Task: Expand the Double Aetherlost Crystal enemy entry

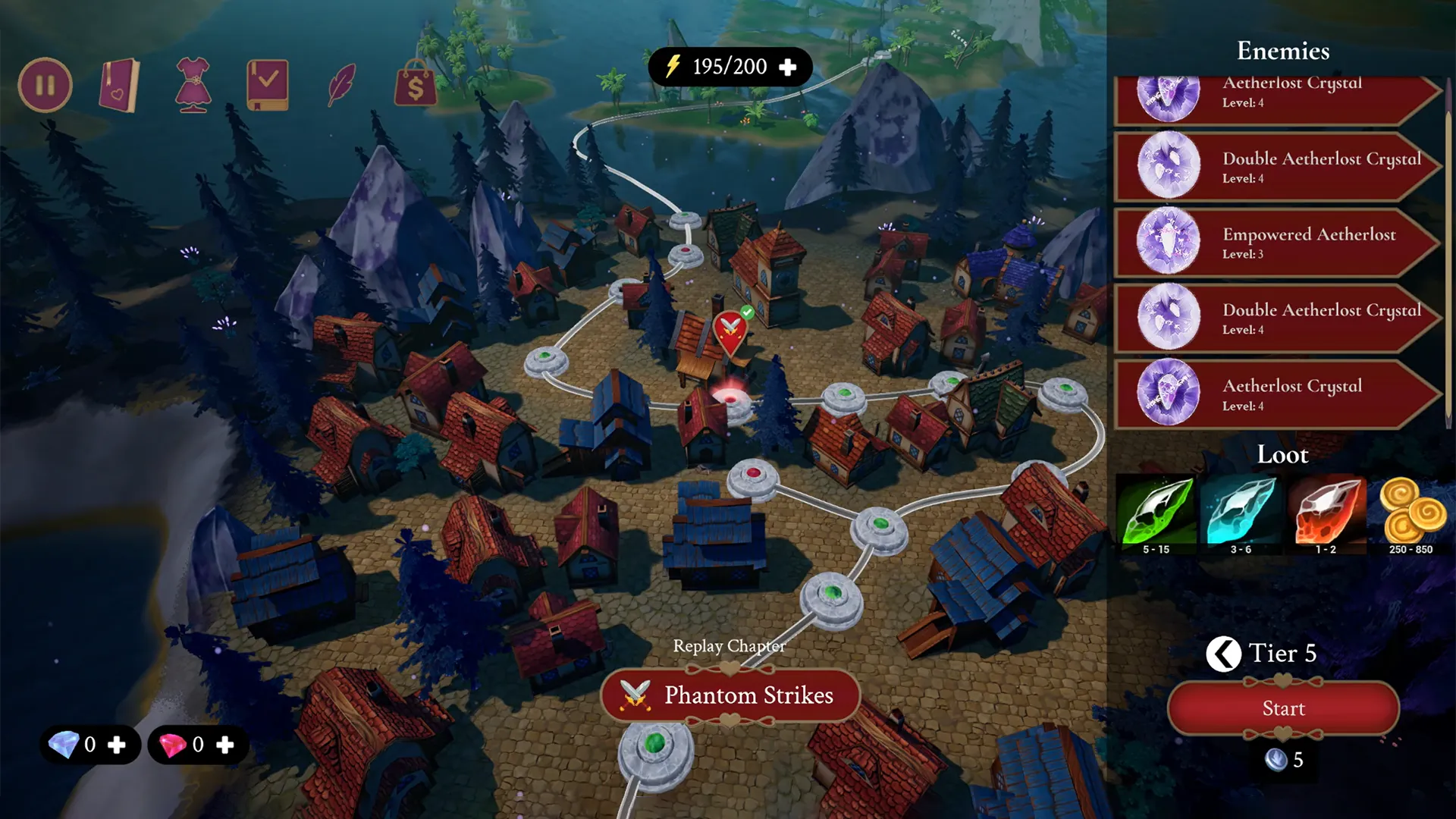Action: tap(1282, 167)
